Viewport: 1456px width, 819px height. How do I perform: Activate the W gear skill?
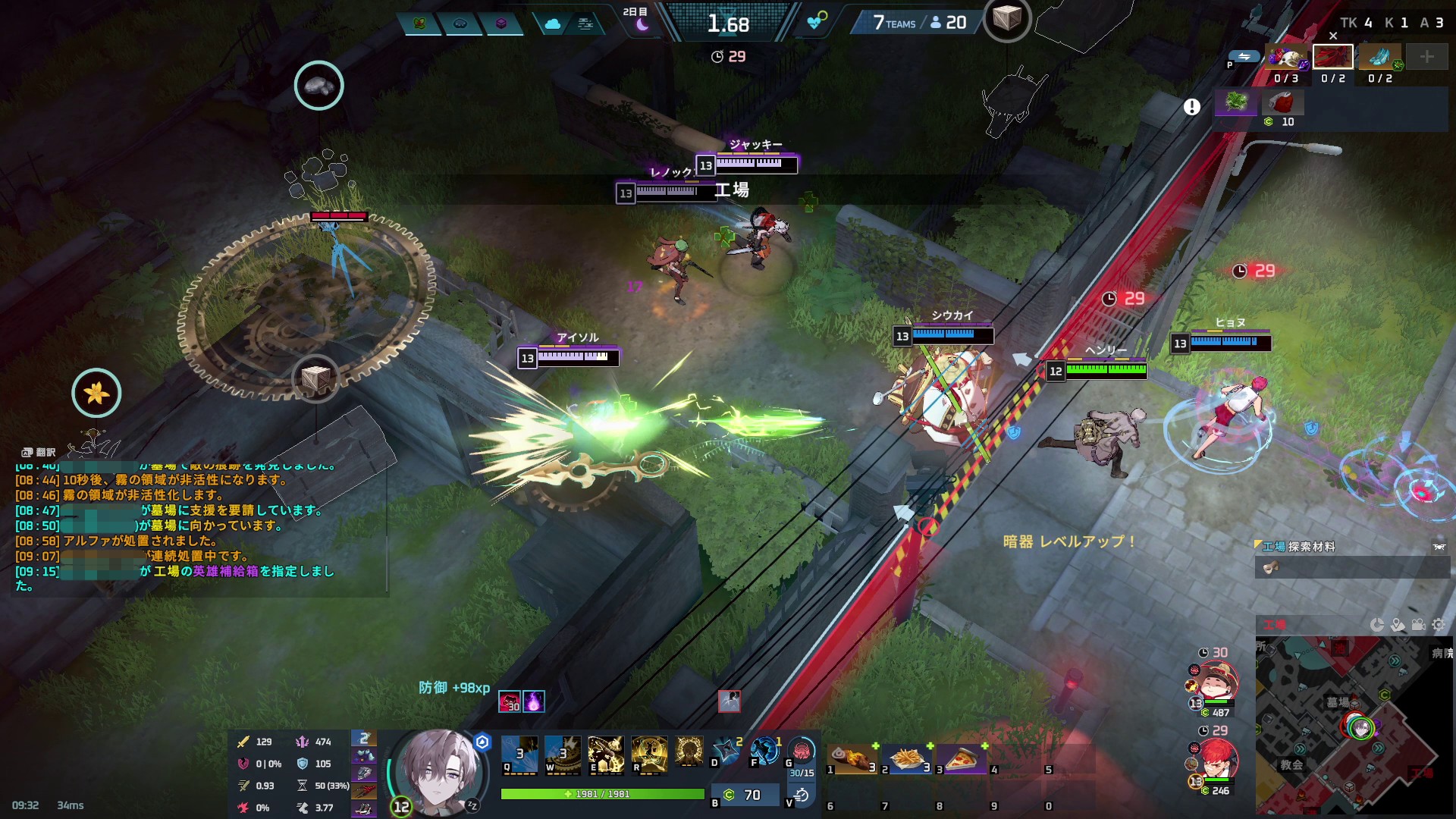563,754
